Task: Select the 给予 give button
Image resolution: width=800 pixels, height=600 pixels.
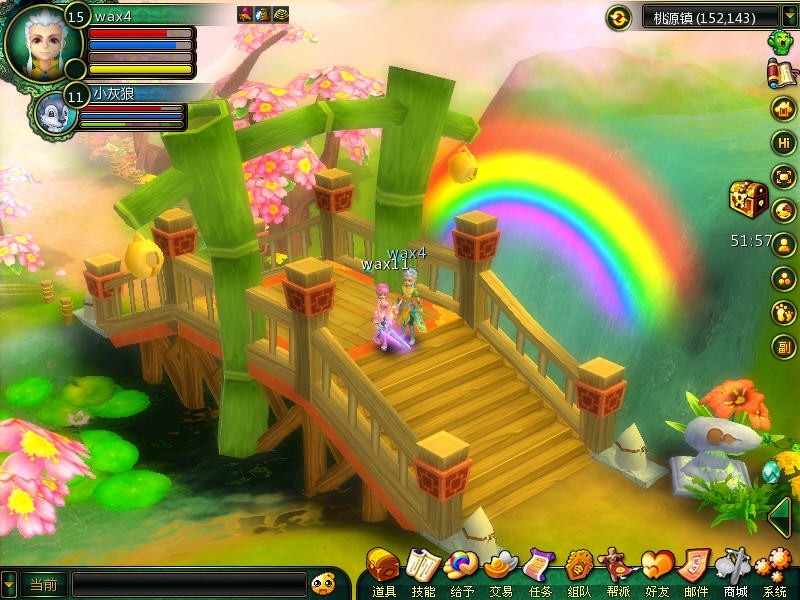Action: [x=461, y=568]
